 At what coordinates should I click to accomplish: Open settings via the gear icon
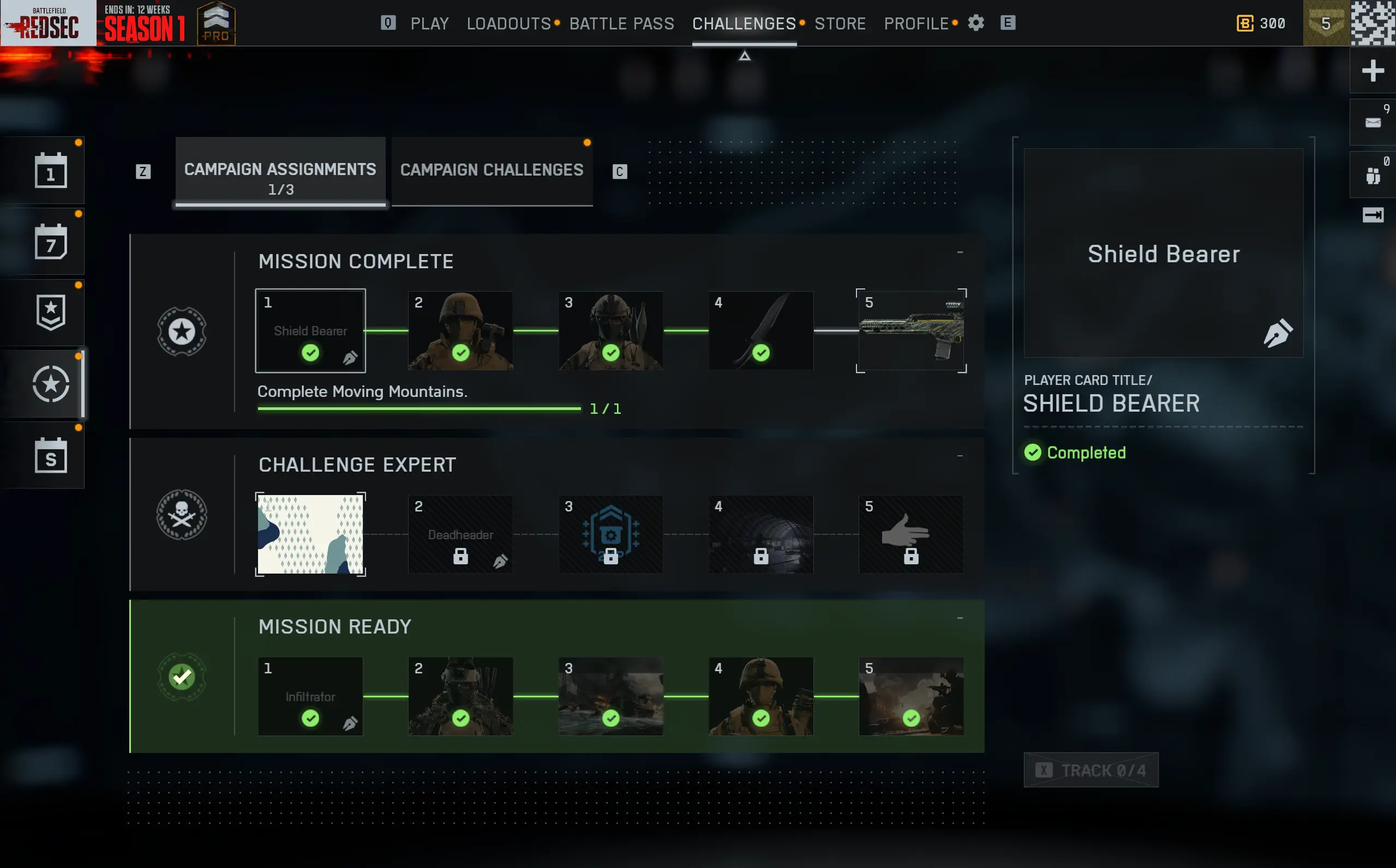click(x=975, y=23)
